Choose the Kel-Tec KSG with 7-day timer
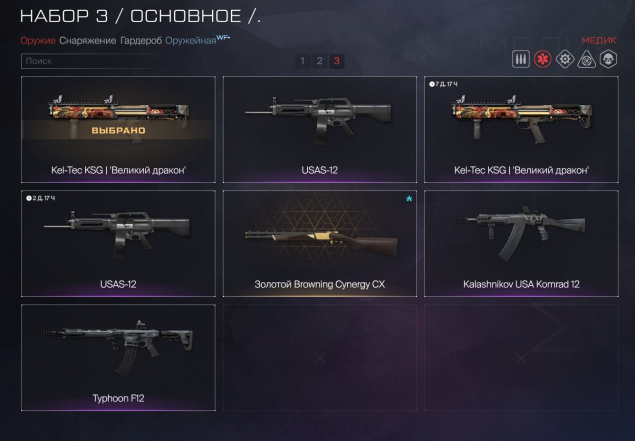 (520, 129)
